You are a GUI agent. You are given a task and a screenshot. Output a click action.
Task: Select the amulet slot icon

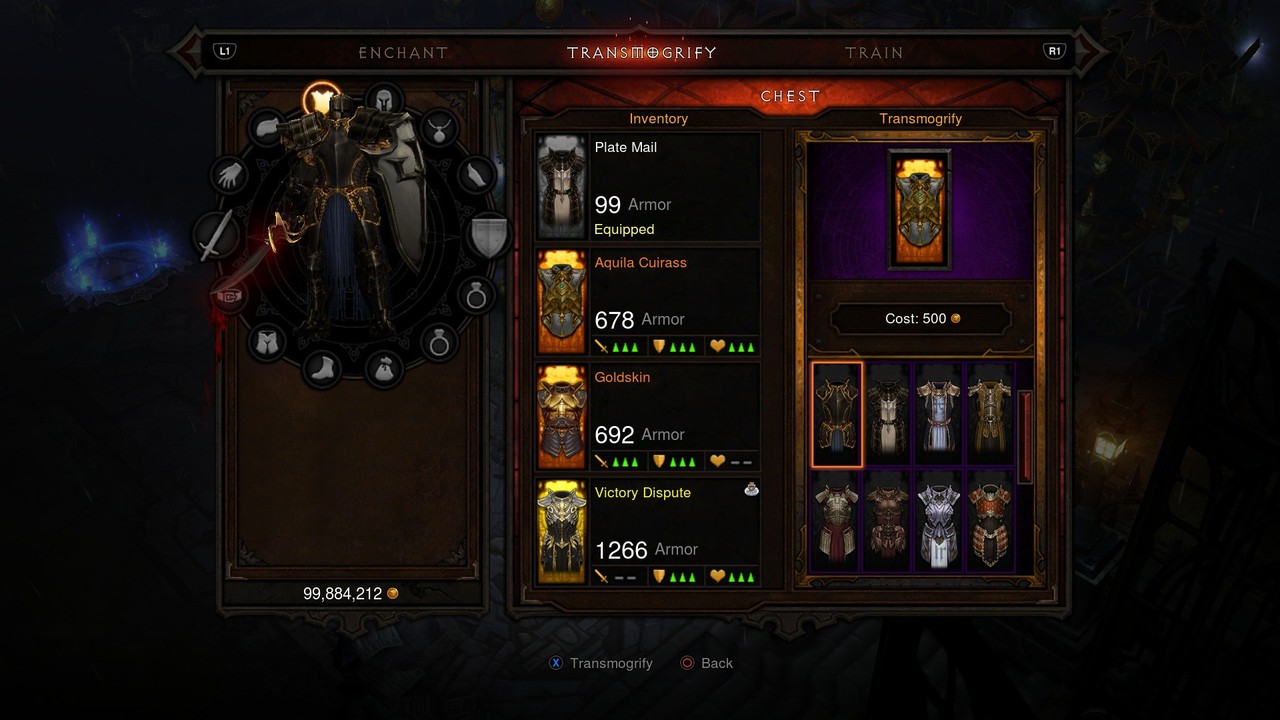pos(440,127)
